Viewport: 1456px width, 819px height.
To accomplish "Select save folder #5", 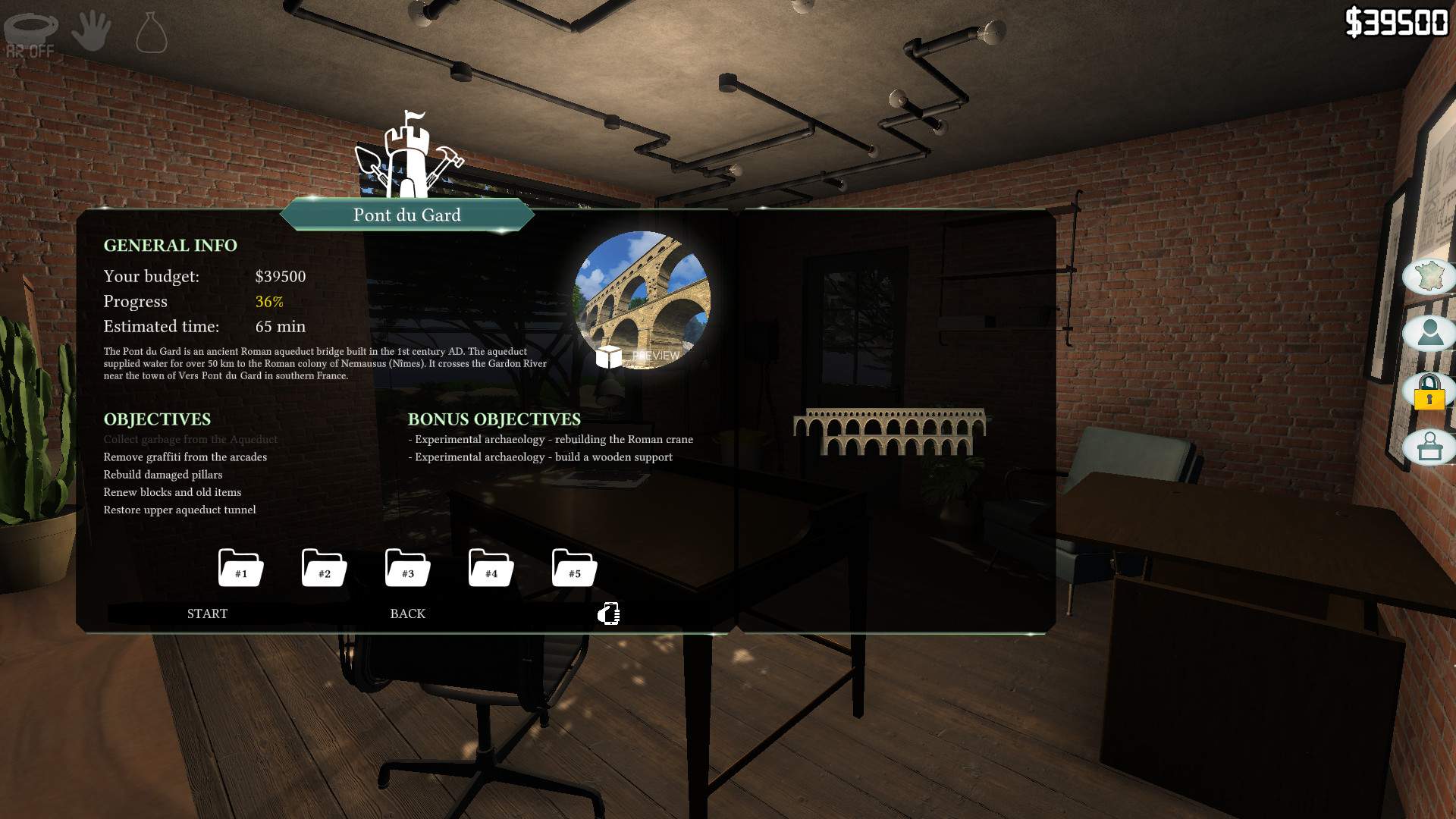I will pos(574,568).
